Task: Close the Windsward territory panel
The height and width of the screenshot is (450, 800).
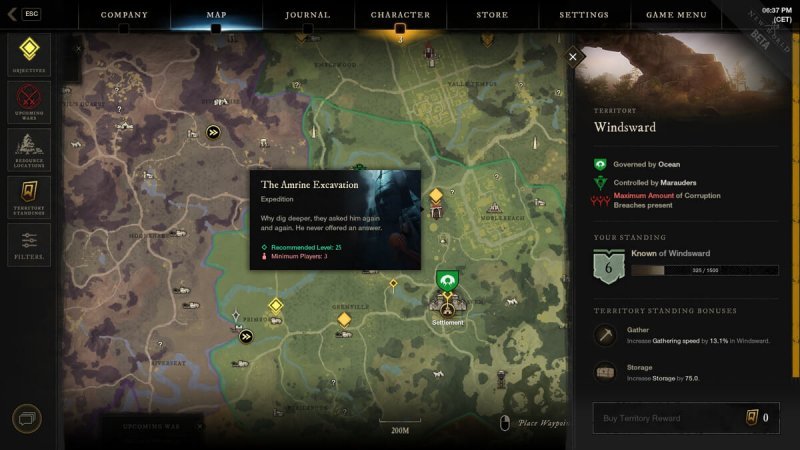Action: click(x=573, y=57)
